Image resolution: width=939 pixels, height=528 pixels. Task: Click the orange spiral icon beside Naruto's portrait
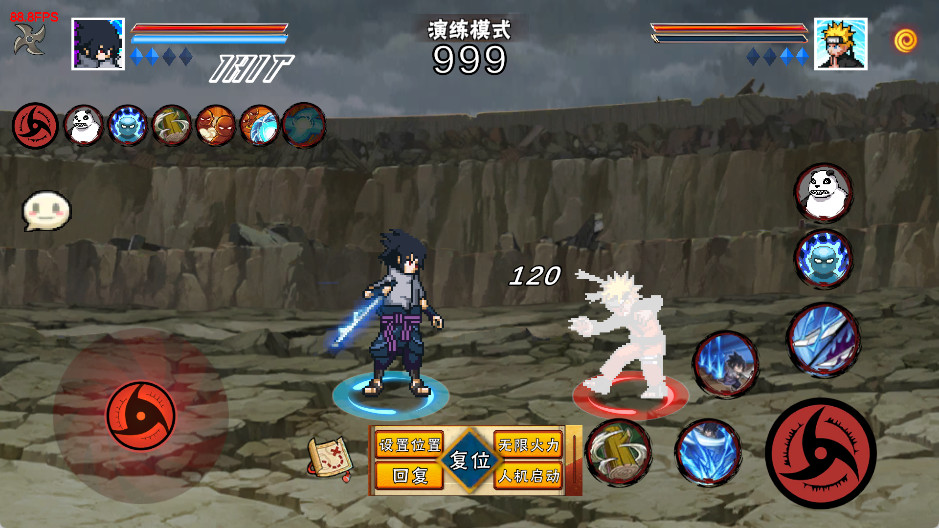(x=906, y=40)
